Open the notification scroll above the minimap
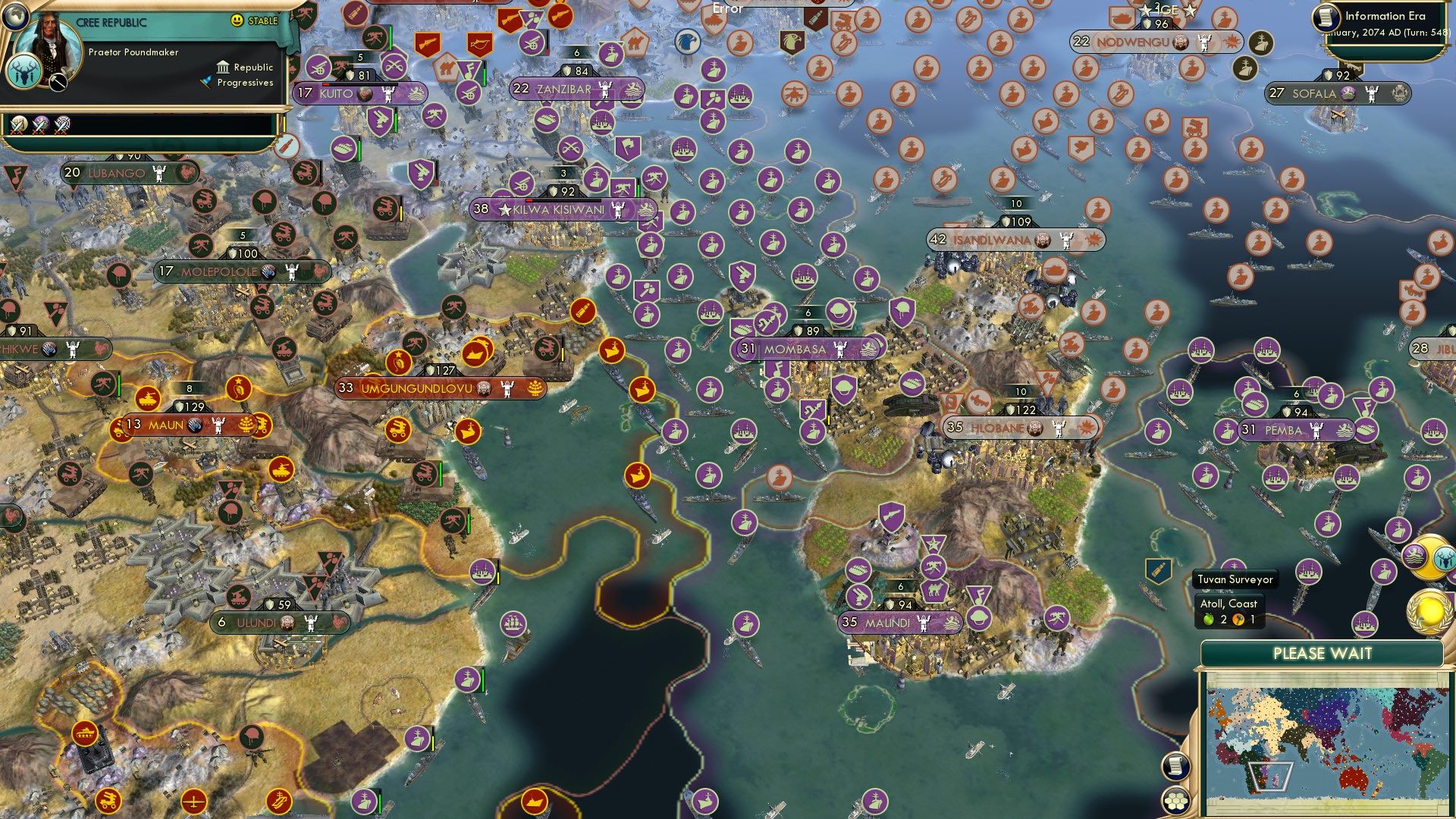The width and height of the screenshot is (1456, 819). click(x=1177, y=767)
